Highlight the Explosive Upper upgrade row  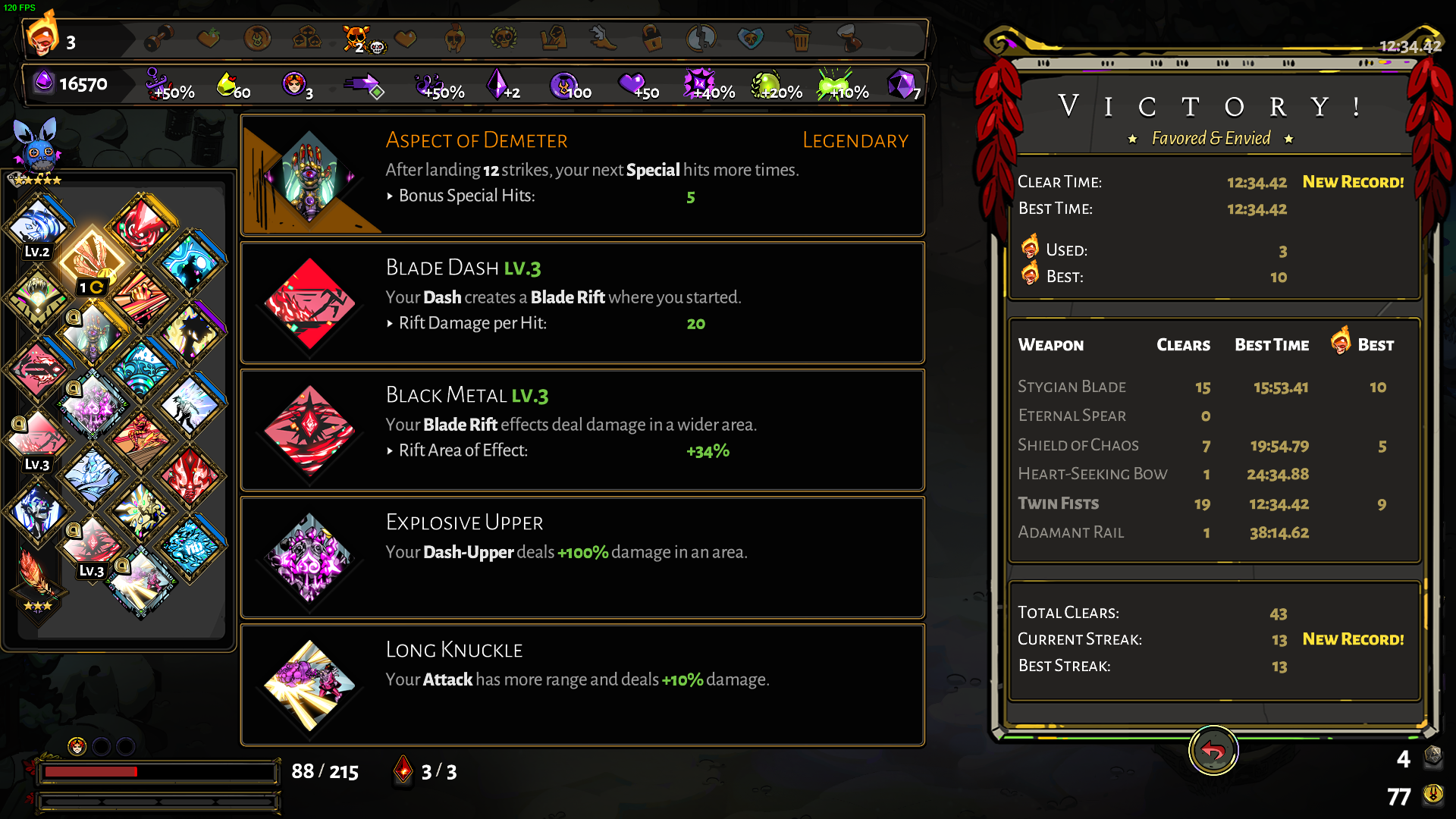[x=582, y=557]
